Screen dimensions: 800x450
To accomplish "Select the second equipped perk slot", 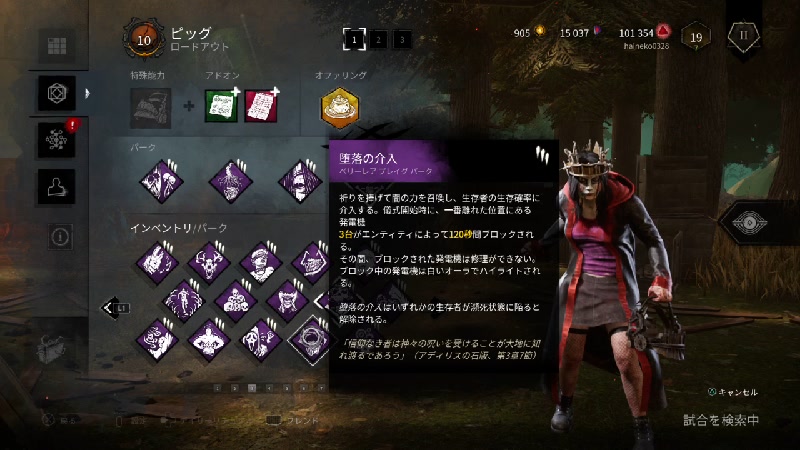I will point(228,180).
